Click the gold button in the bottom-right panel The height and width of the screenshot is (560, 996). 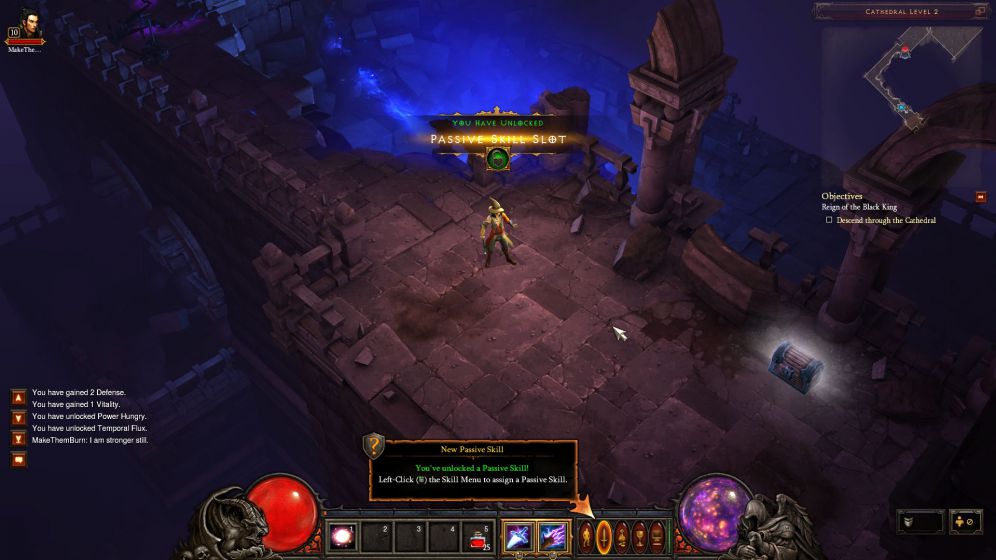click(x=967, y=521)
